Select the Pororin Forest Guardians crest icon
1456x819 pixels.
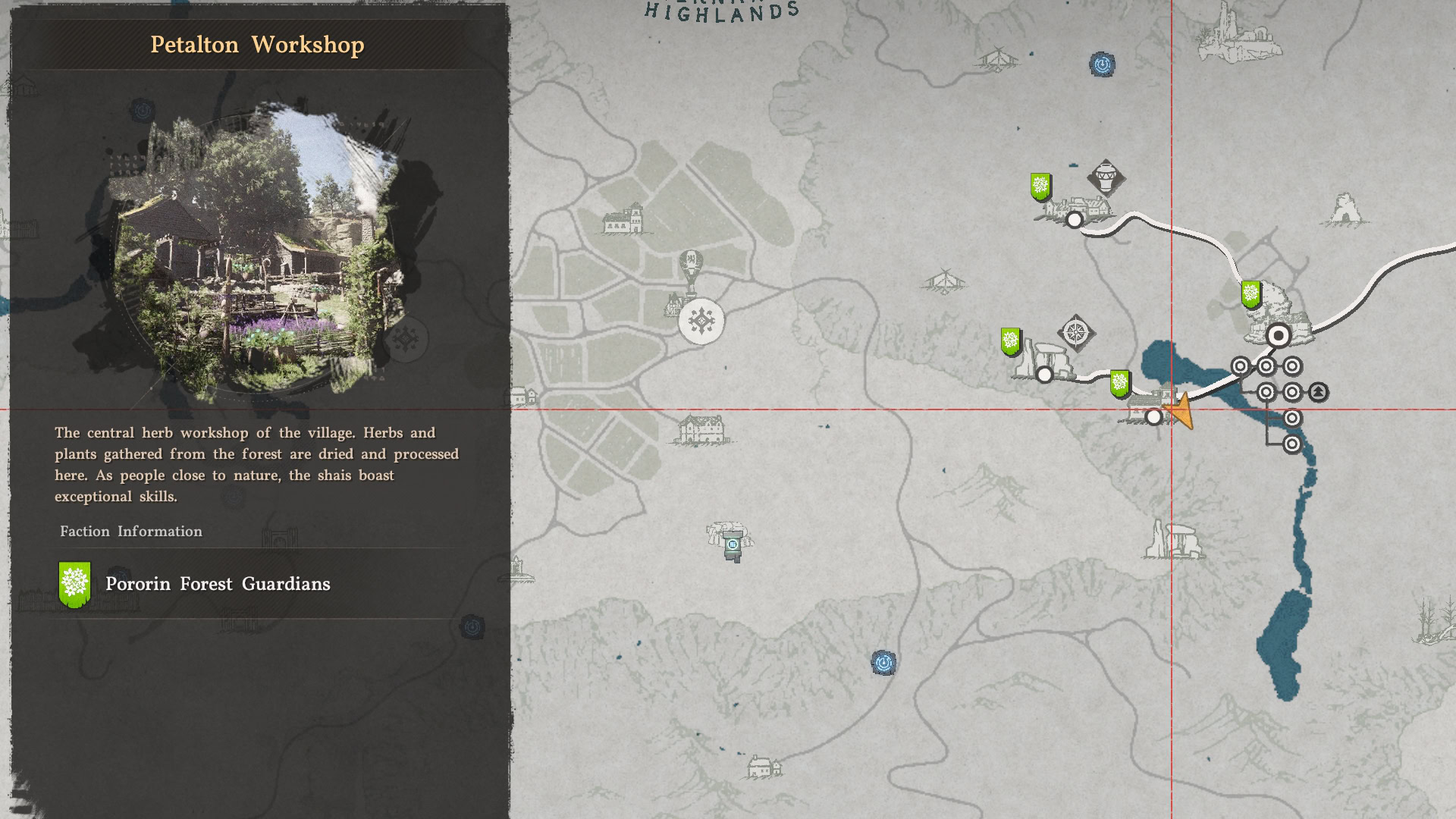pyautogui.click(x=73, y=583)
